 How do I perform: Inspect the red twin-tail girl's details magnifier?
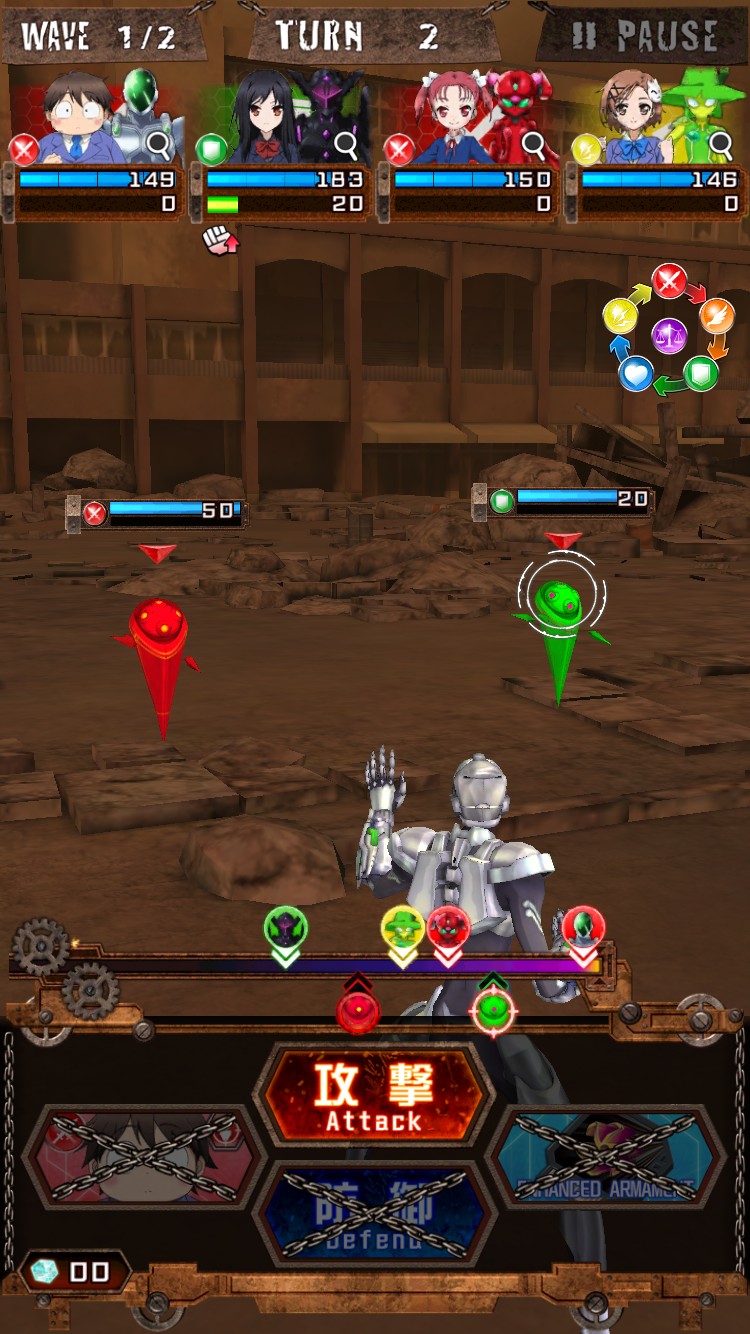tap(534, 146)
